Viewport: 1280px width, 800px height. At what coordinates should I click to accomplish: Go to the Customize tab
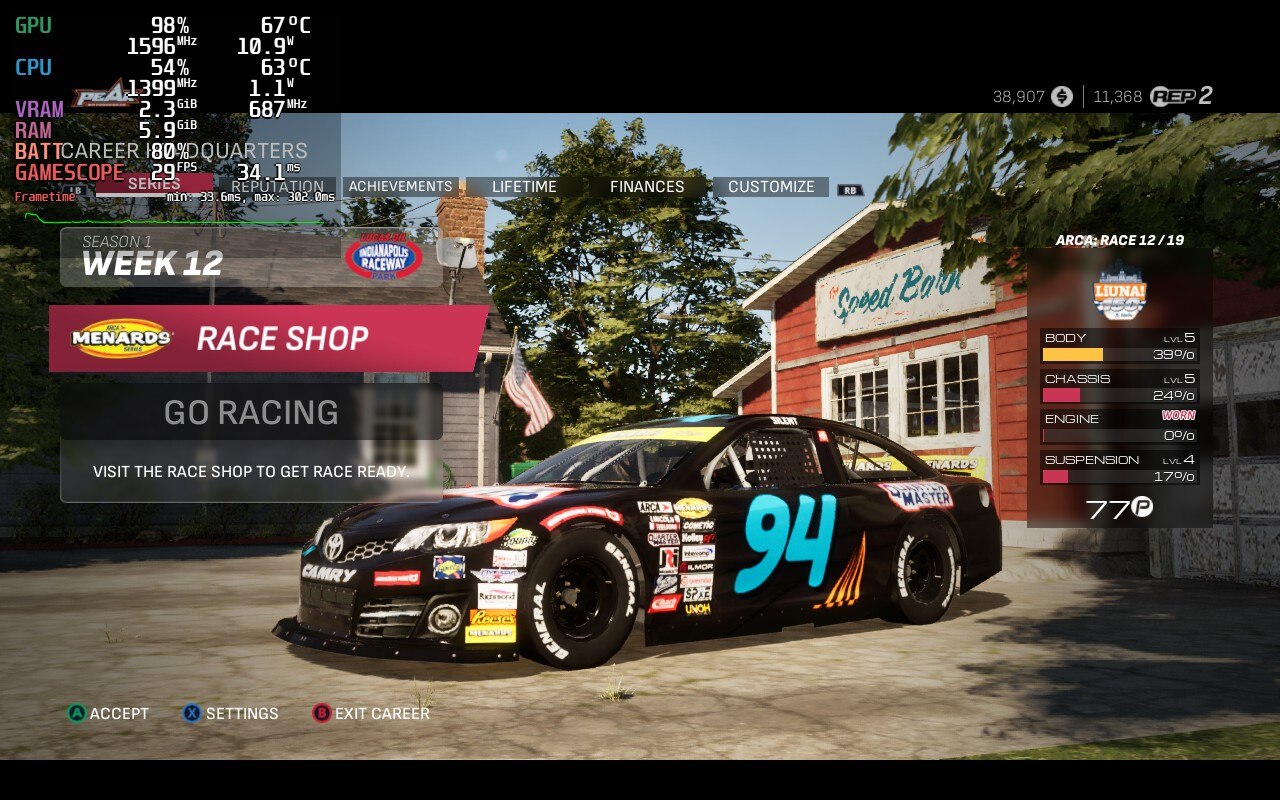point(771,187)
